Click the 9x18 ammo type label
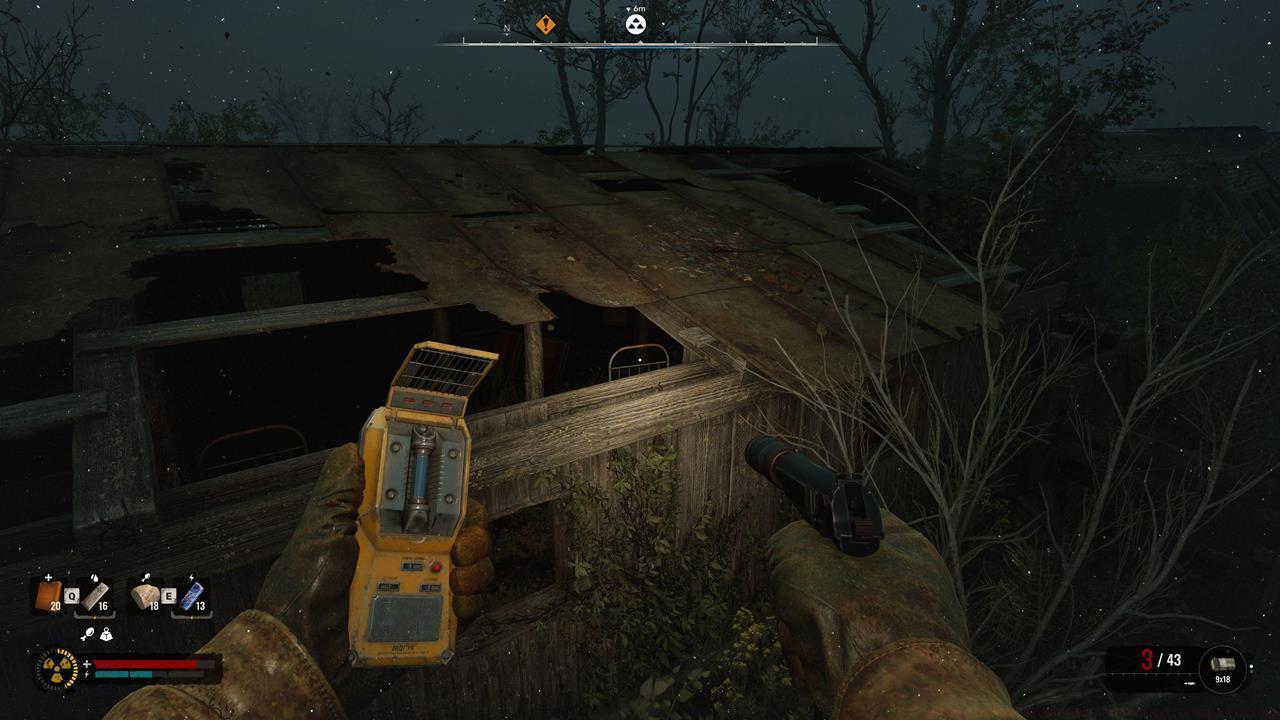Screen dimensions: 1280x720 (x=1223, y=679)
